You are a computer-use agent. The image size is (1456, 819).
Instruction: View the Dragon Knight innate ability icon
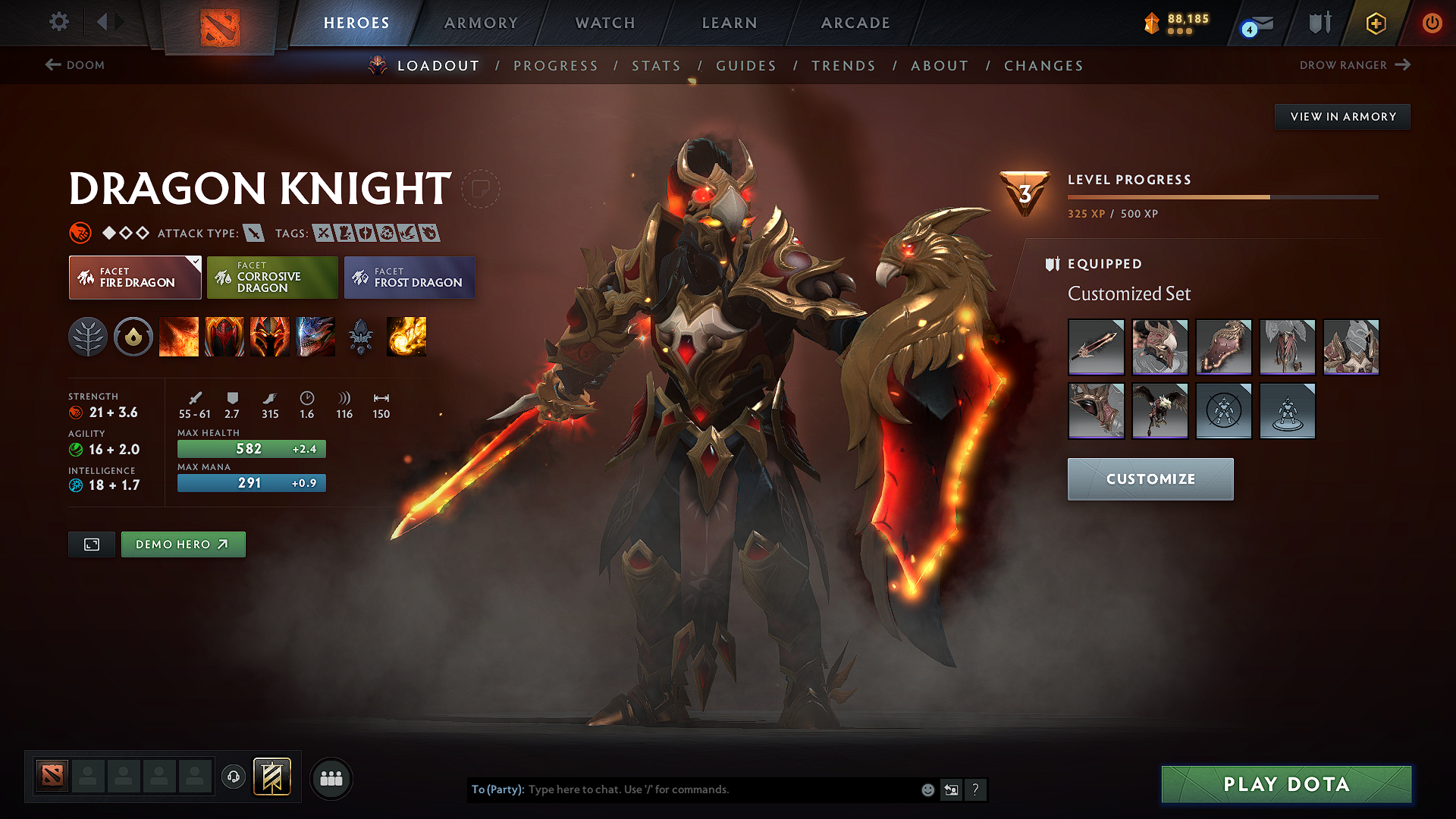point(133,337)
